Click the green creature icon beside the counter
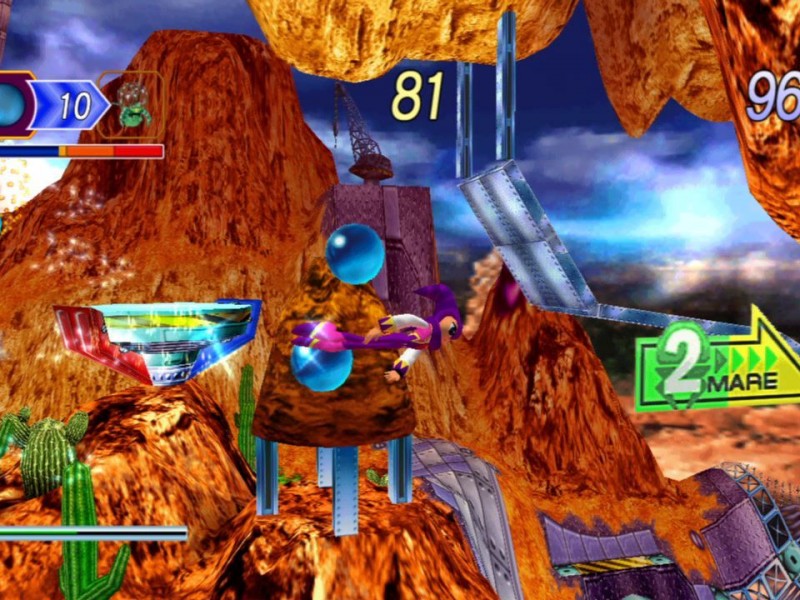Image resolution: width=800 pixels, height=600 pixels. (132, 104)
